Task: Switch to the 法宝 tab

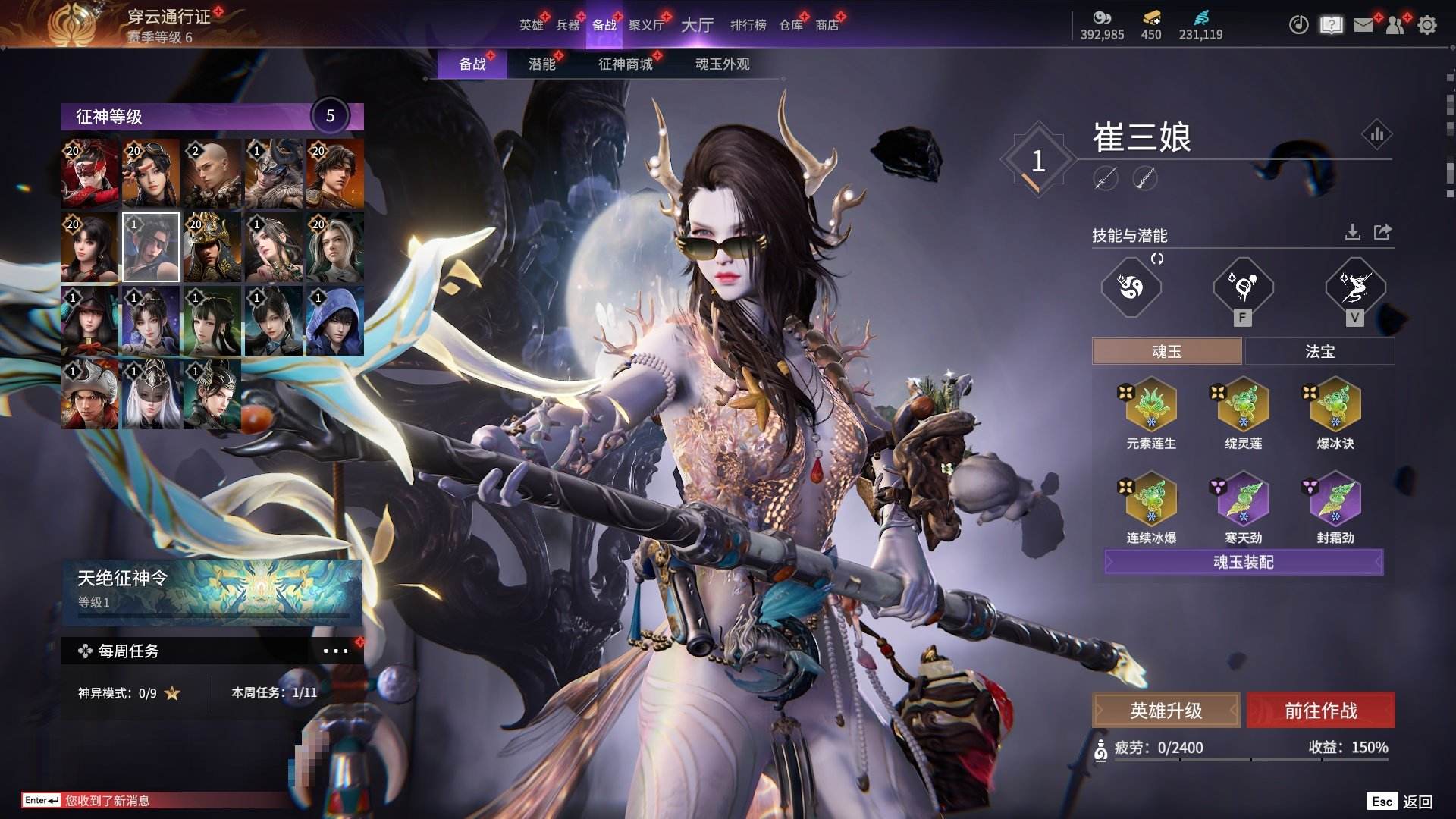Action: (x=1319, y=352)
